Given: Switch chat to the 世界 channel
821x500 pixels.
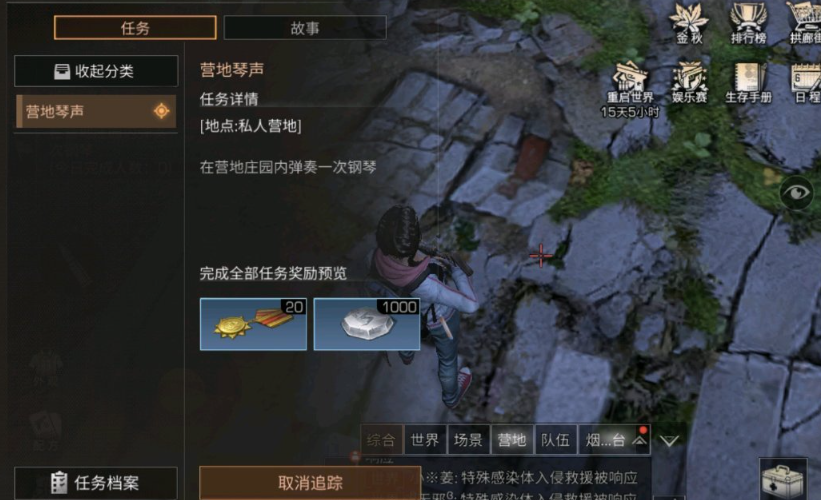Looking at the screenshot, I should (425, 439).
